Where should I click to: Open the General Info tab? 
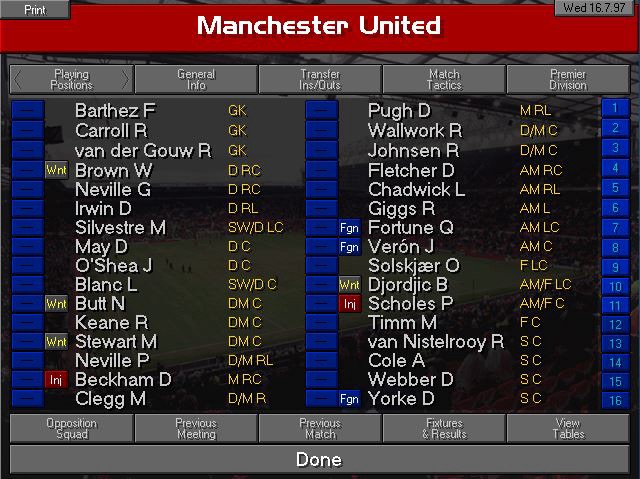point(196,80)
